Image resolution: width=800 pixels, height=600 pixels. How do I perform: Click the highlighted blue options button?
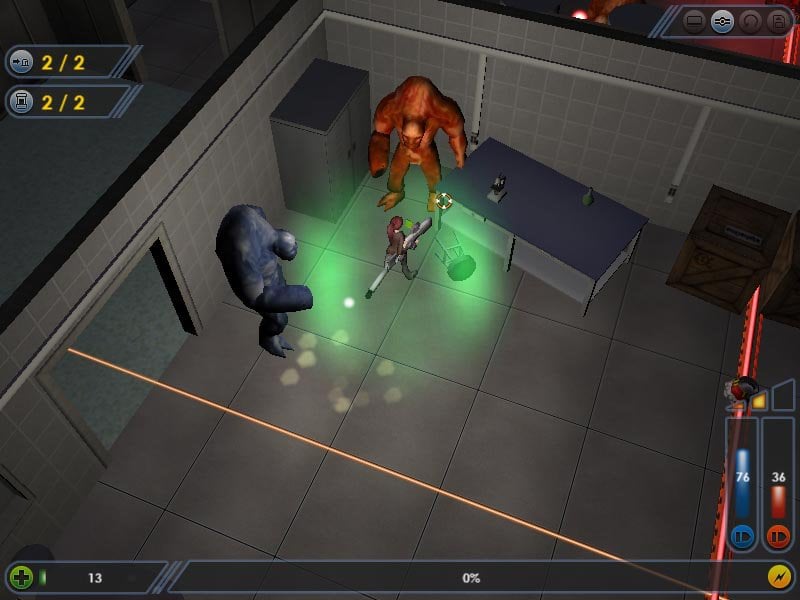tap(723, 20)
